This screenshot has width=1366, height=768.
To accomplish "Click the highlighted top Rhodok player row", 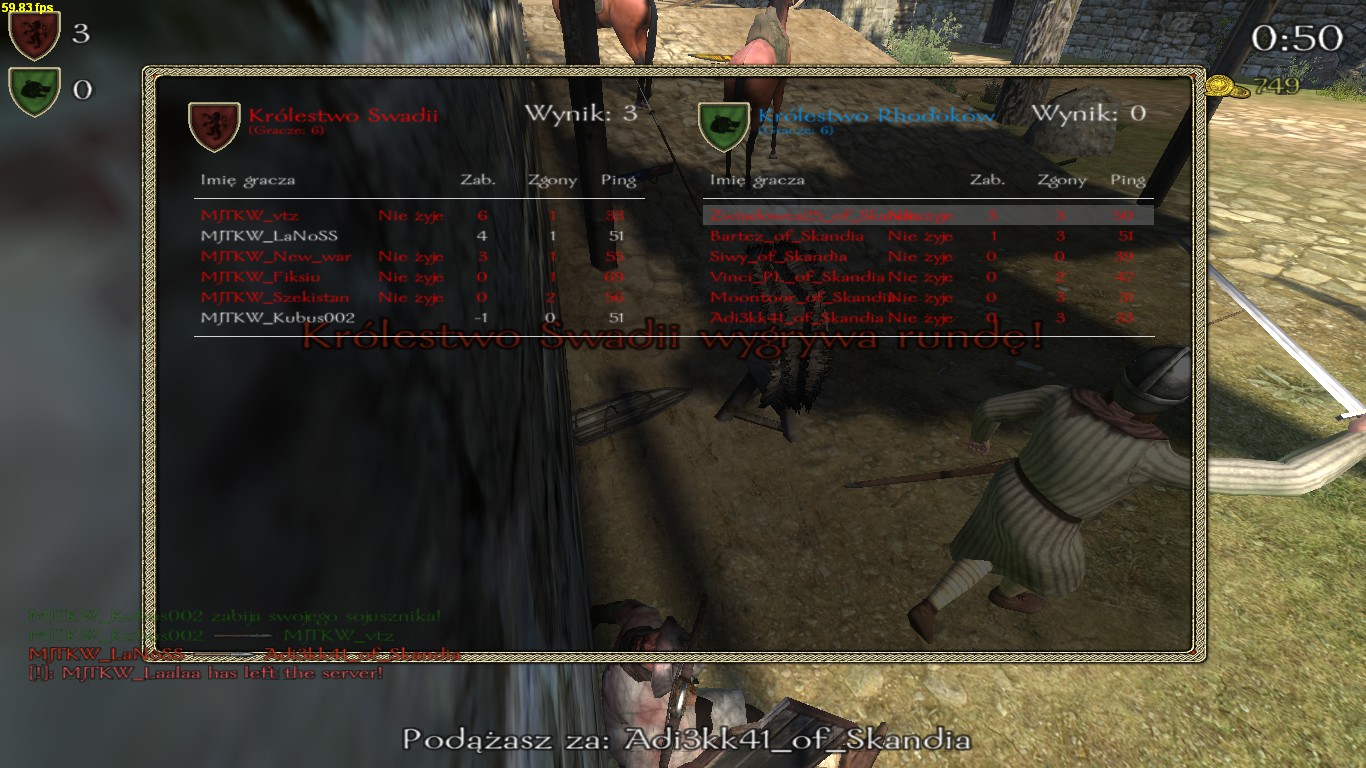I will point(928,215).
